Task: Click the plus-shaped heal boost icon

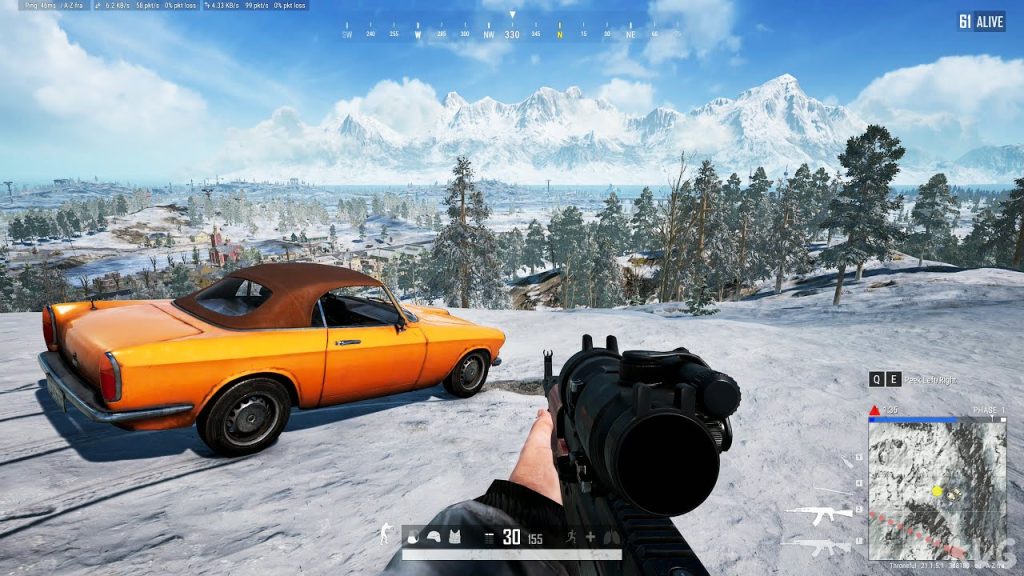Action: coord(590,538)
